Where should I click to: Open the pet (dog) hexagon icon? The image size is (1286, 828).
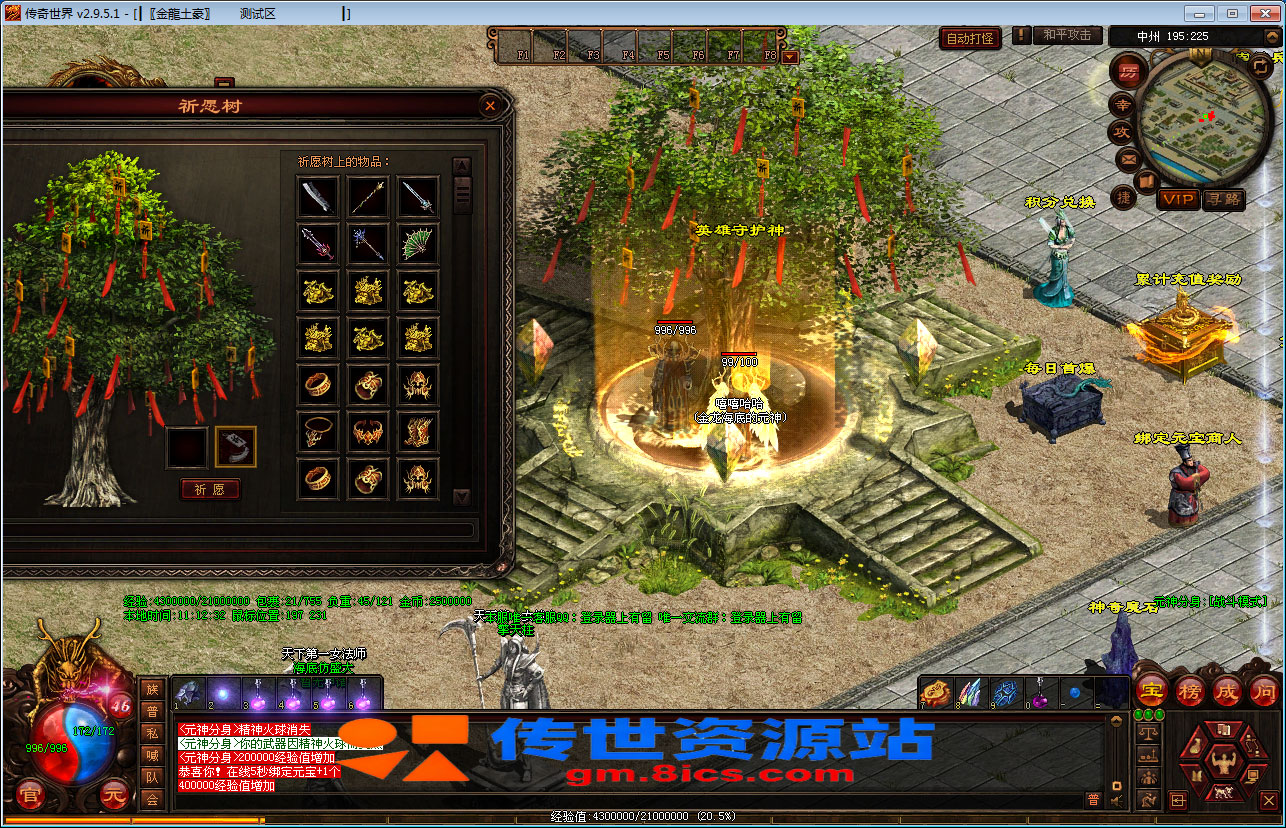click(x=1224, y=793)
